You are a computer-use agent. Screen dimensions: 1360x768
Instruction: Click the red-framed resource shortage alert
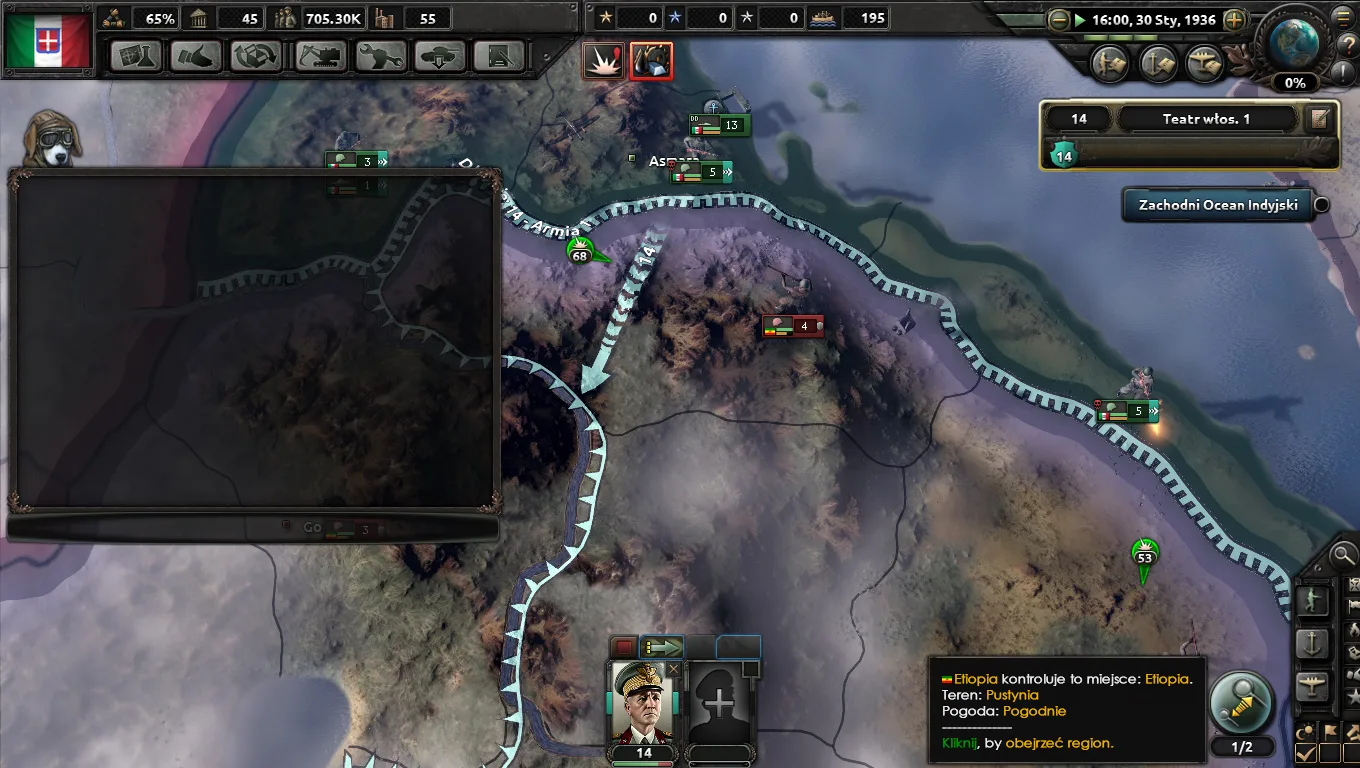click(651, 61)
